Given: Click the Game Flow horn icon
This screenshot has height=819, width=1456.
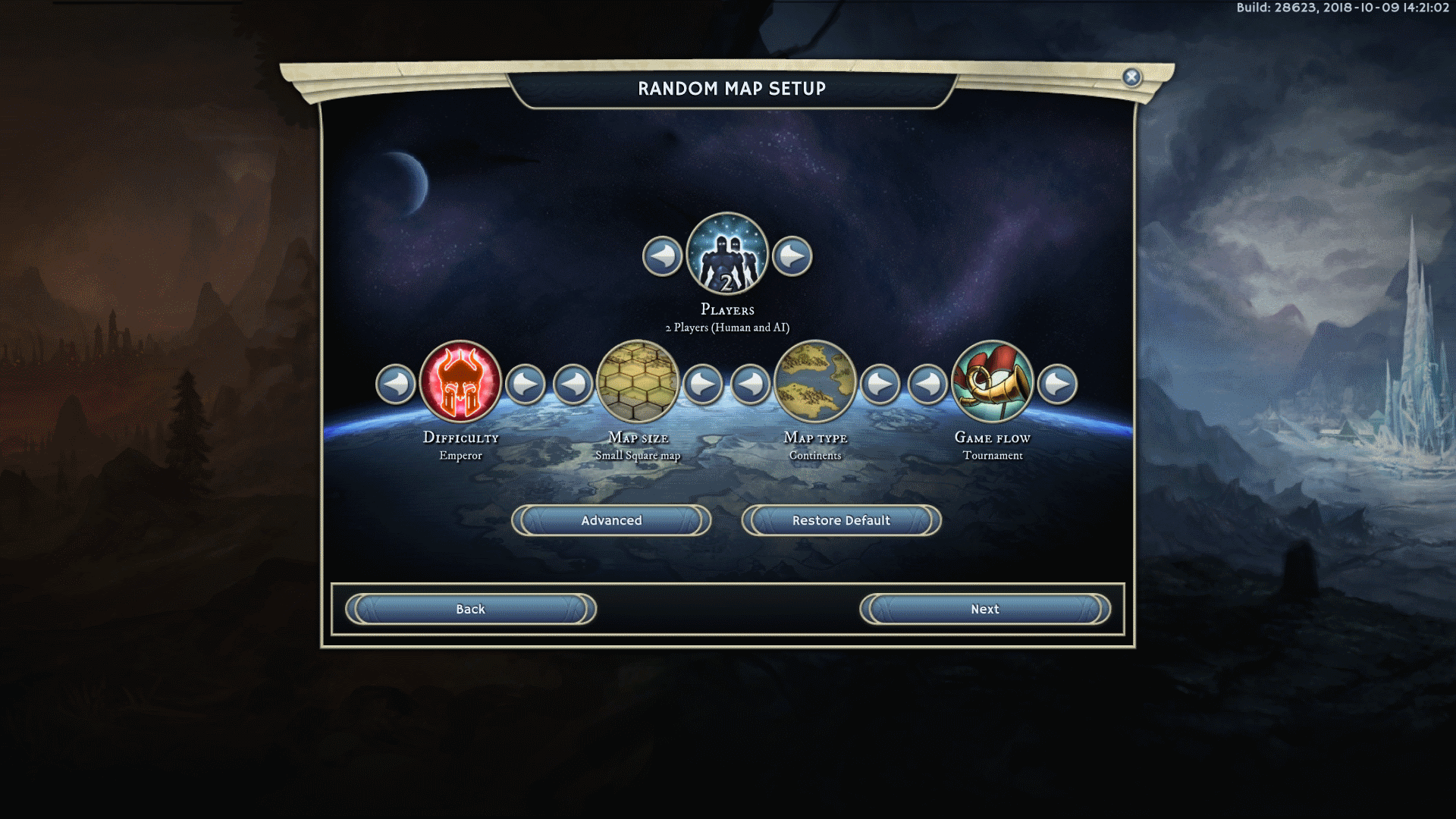Looking at the screenshot, I should tap(993, 381).
